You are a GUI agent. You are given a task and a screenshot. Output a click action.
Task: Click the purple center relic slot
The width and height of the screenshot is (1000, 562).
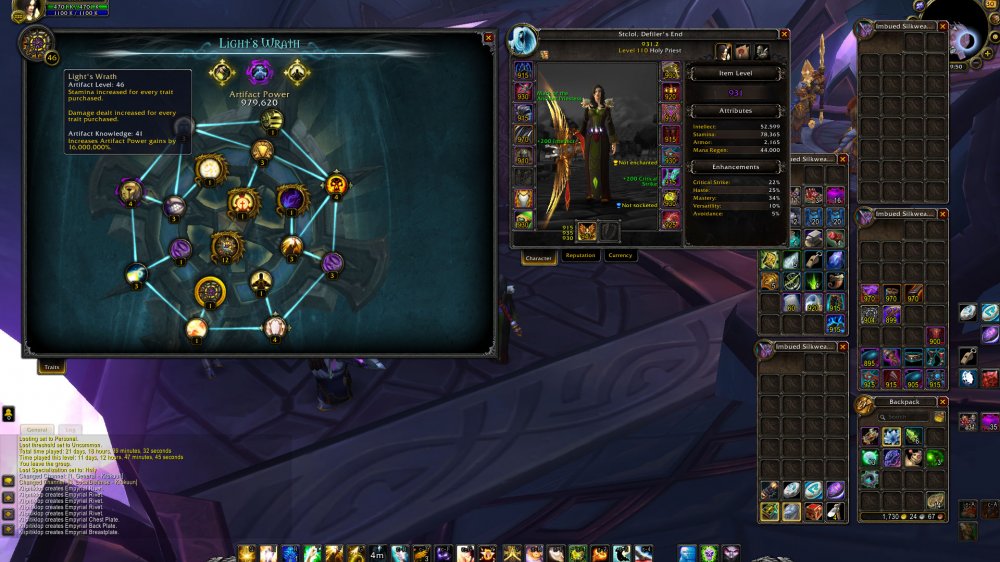(x=259, y=72)
